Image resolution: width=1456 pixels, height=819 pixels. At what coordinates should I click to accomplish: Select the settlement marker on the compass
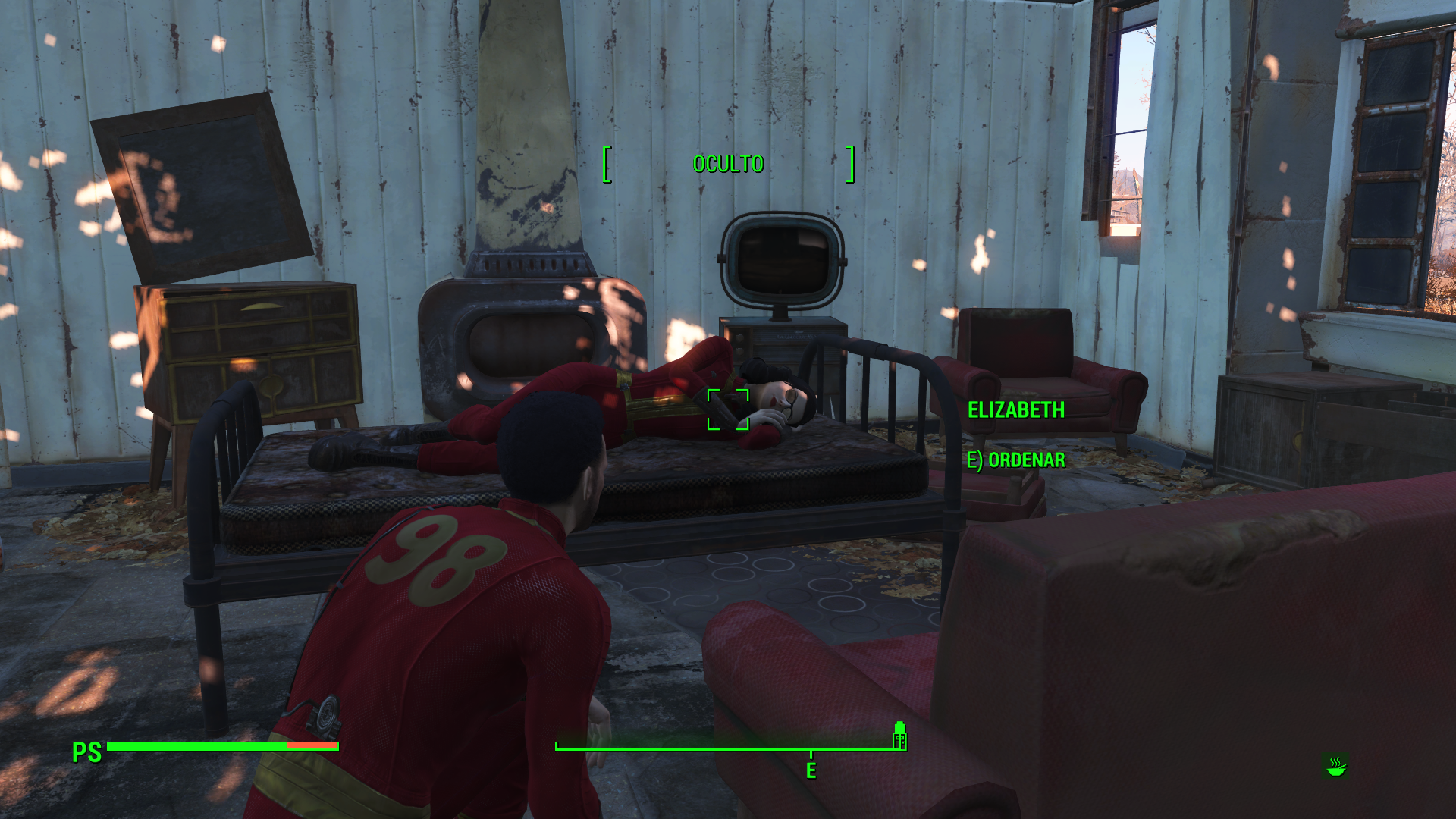[899, 735]
